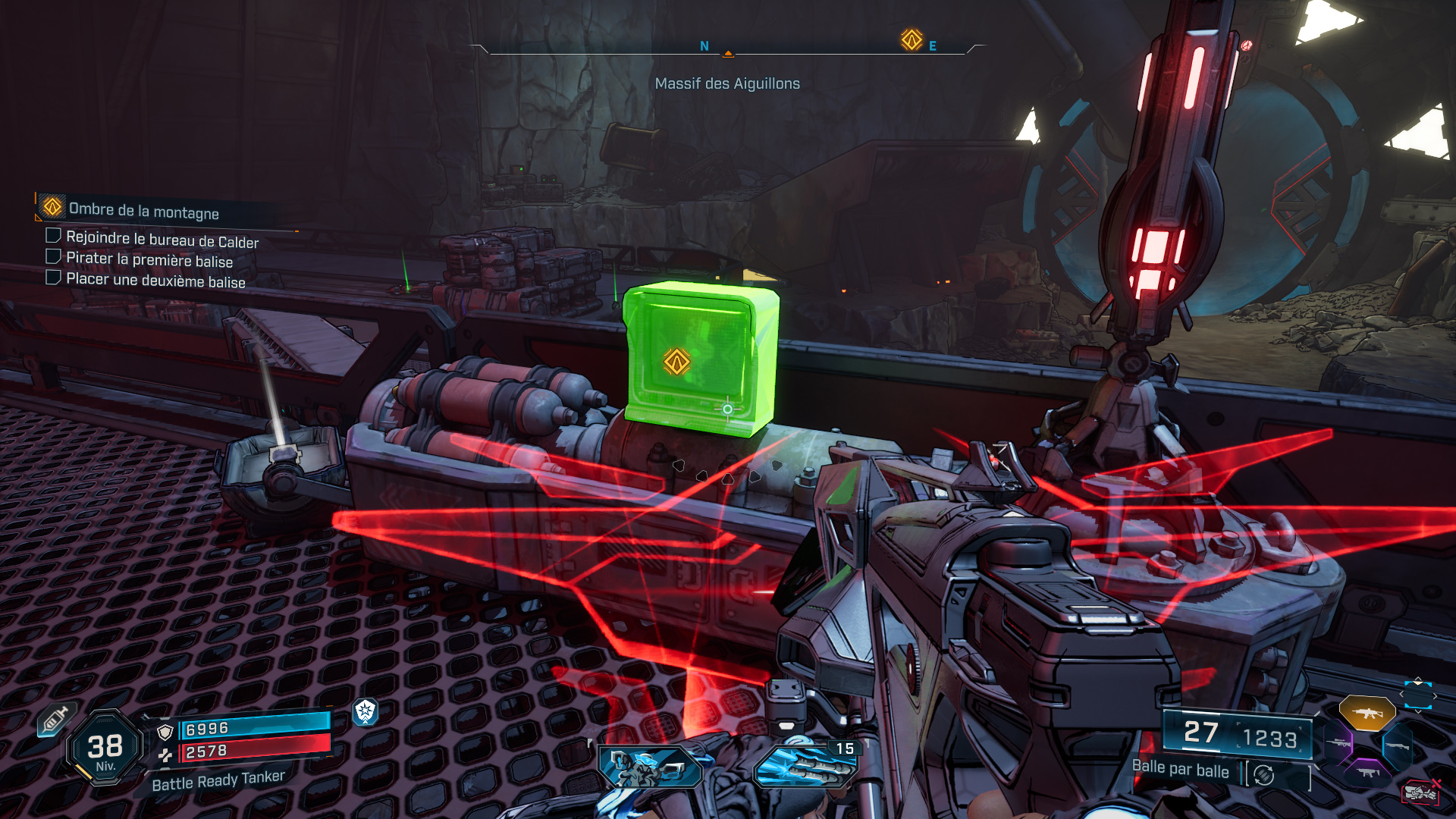Choose the purple submachine gun slot
The height and width of the screenshot is (819, 1456).
coord(1367,772)
